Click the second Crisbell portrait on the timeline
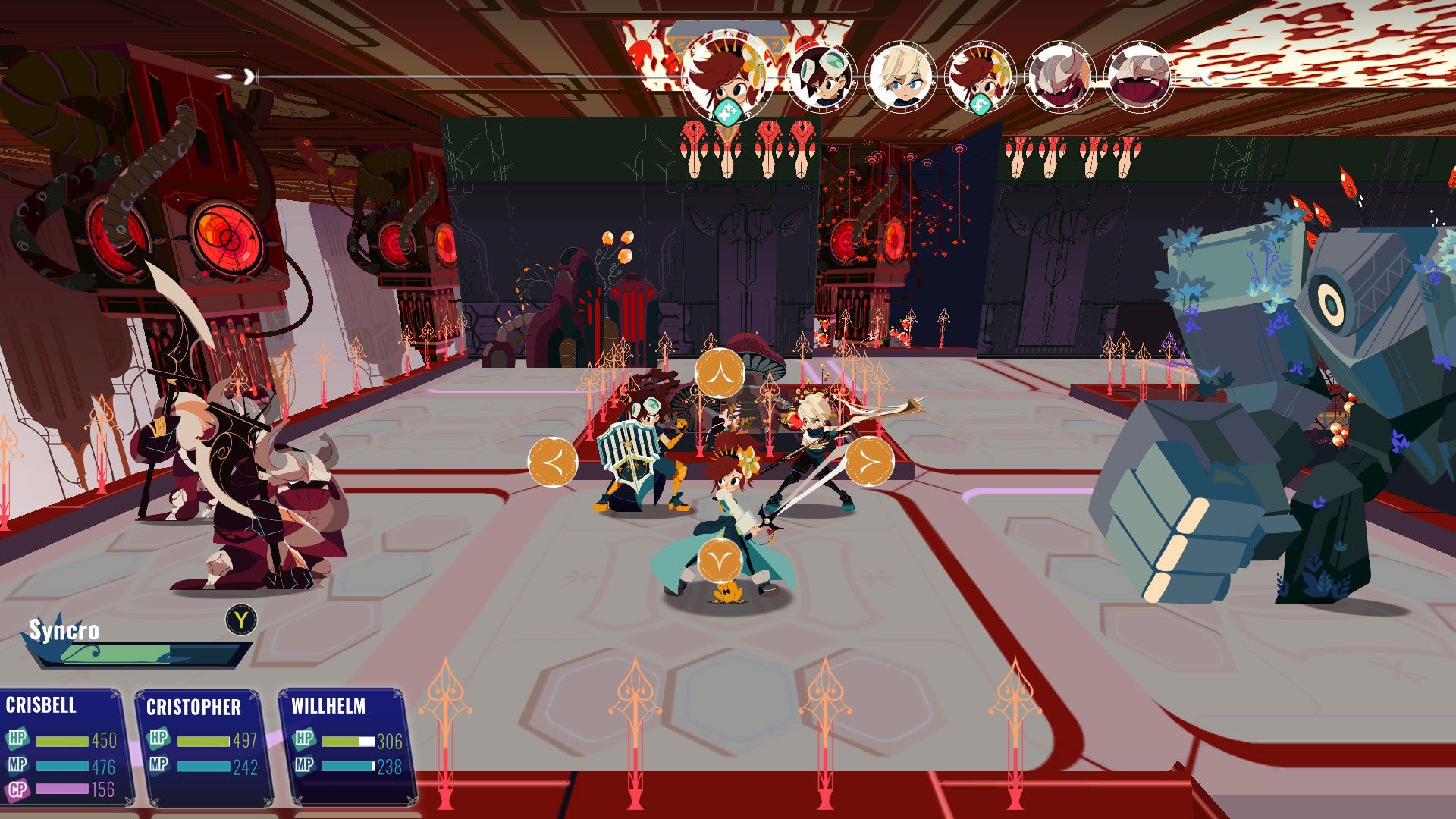Screen dimensions: 1456x819 pyautogui.click(x=978, y=76)
